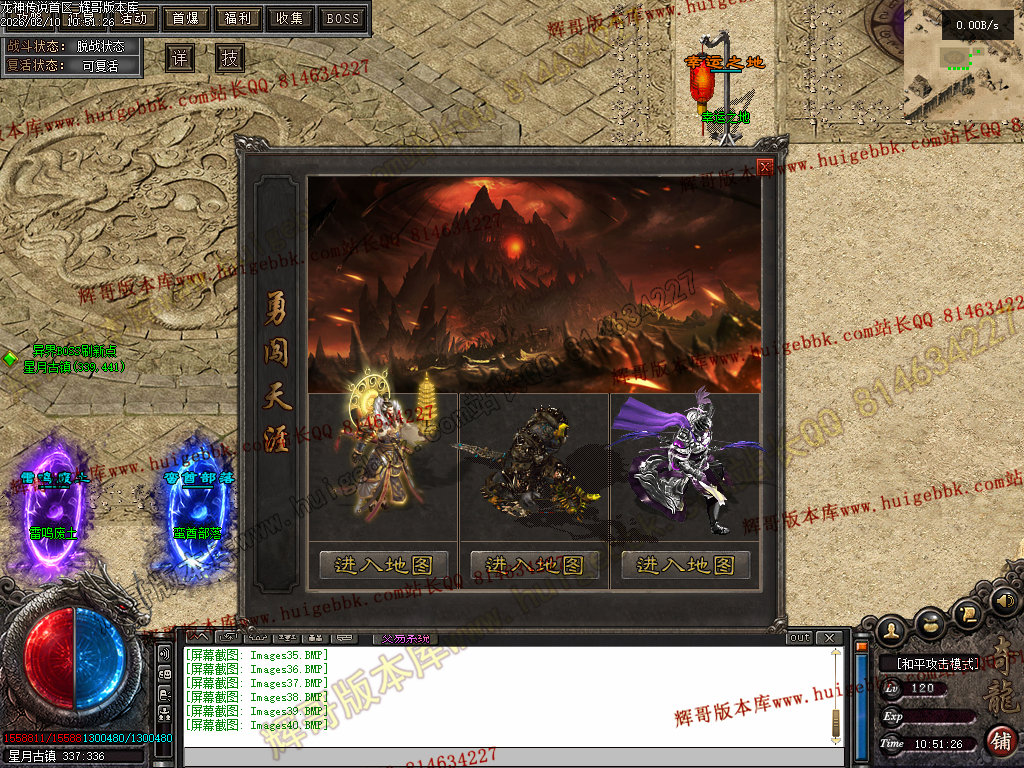
Task: Toggle the sound speaker icon
Action: 1006,601
